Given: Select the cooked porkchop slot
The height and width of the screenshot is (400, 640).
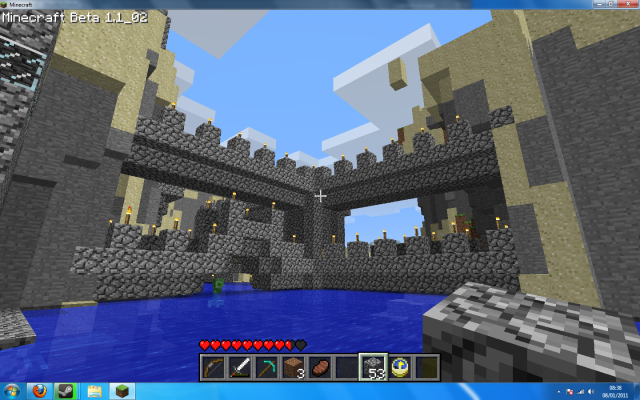Looking at the screenshot, I should coord(320,367).
